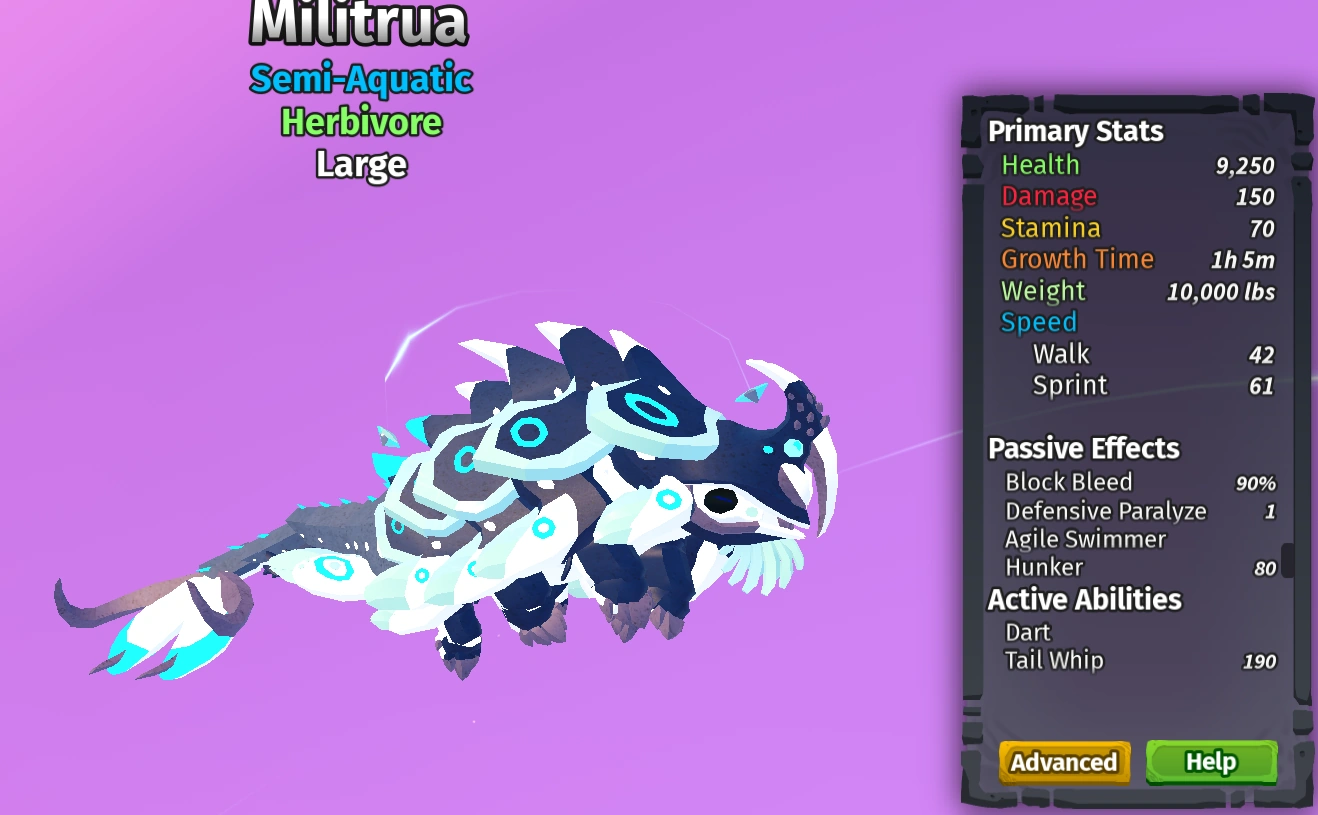The image size is (1318, 815).
Task: Toggle the Dart active ability
Action: click(1026, 632)
